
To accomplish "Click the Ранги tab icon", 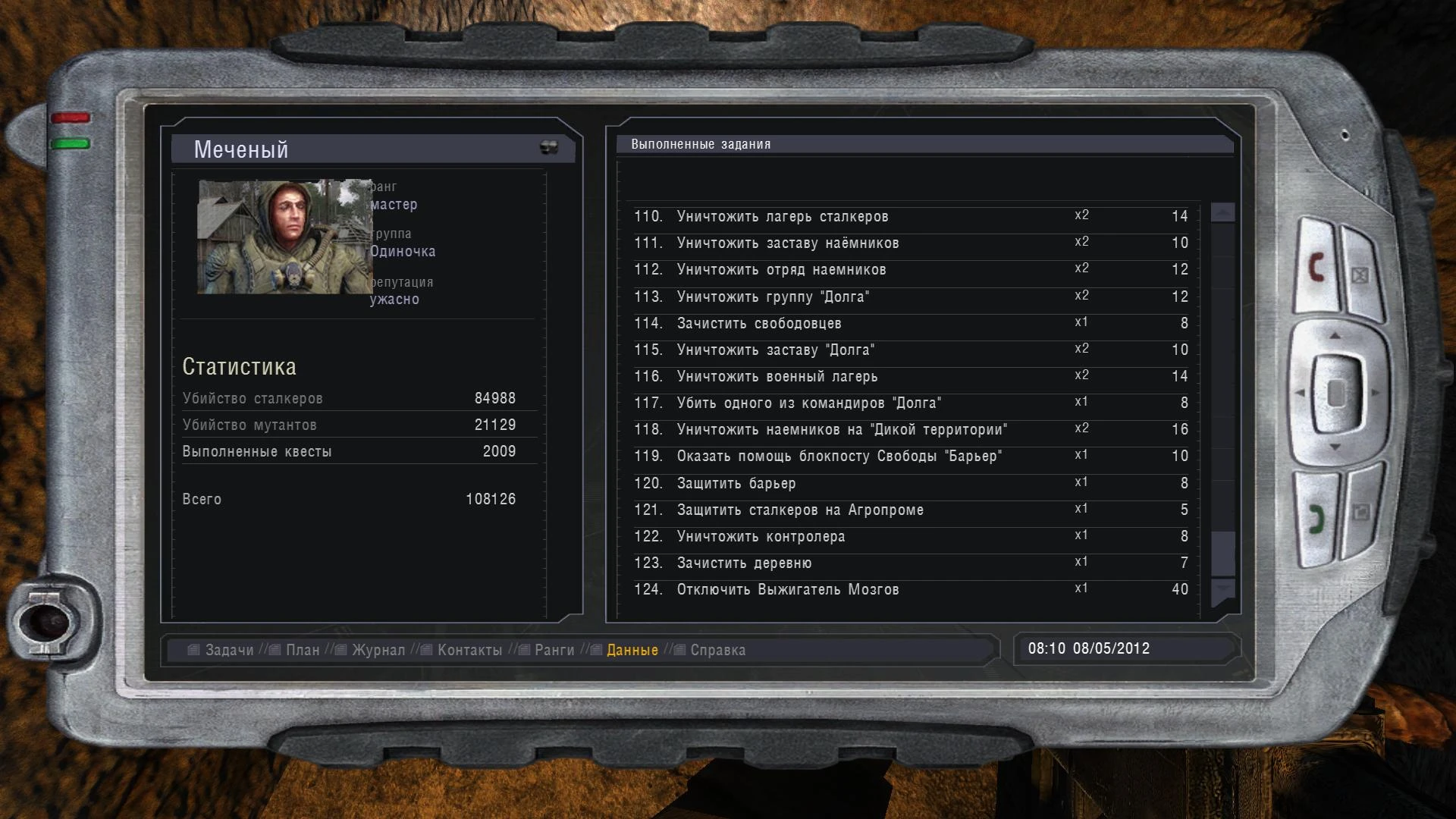I will (525, 650).
